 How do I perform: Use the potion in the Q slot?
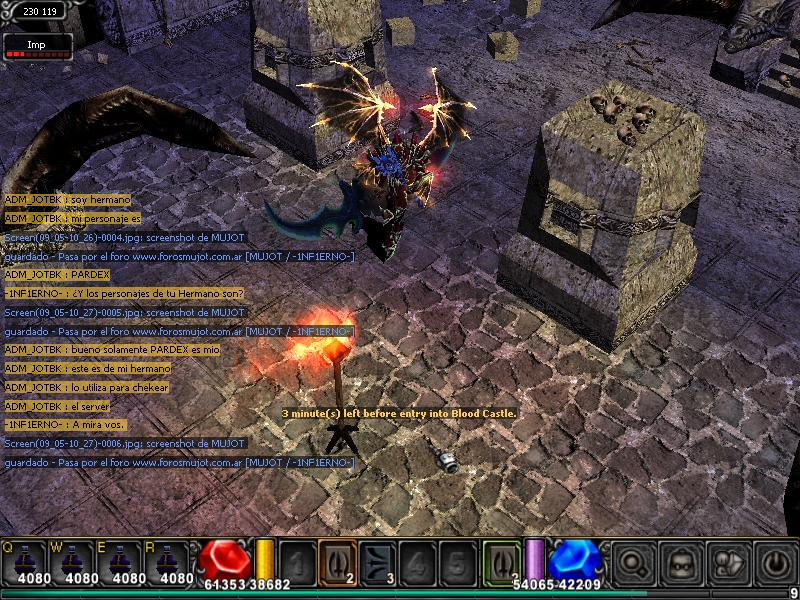point(25,560)
